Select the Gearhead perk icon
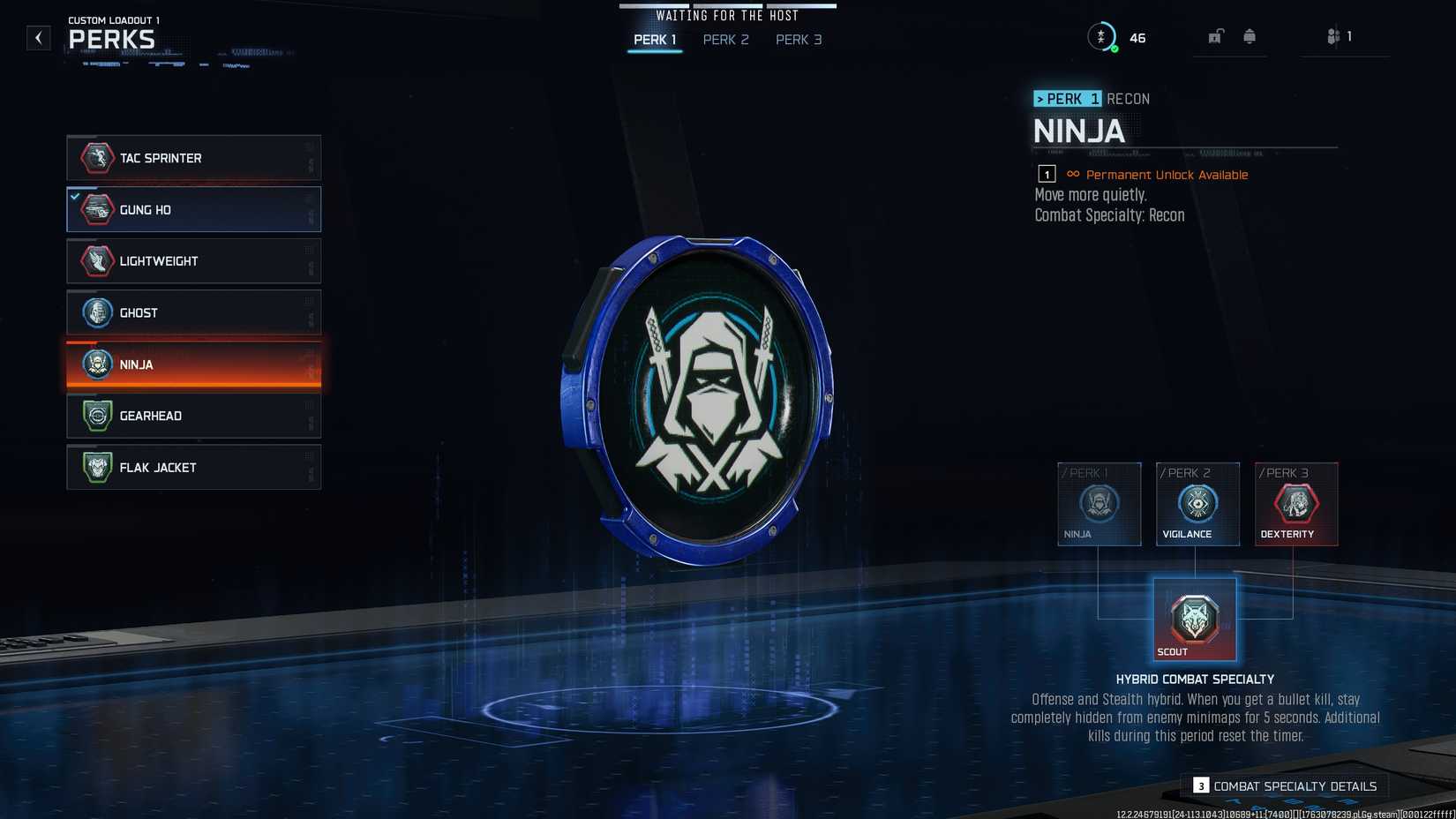 point(96,415)
